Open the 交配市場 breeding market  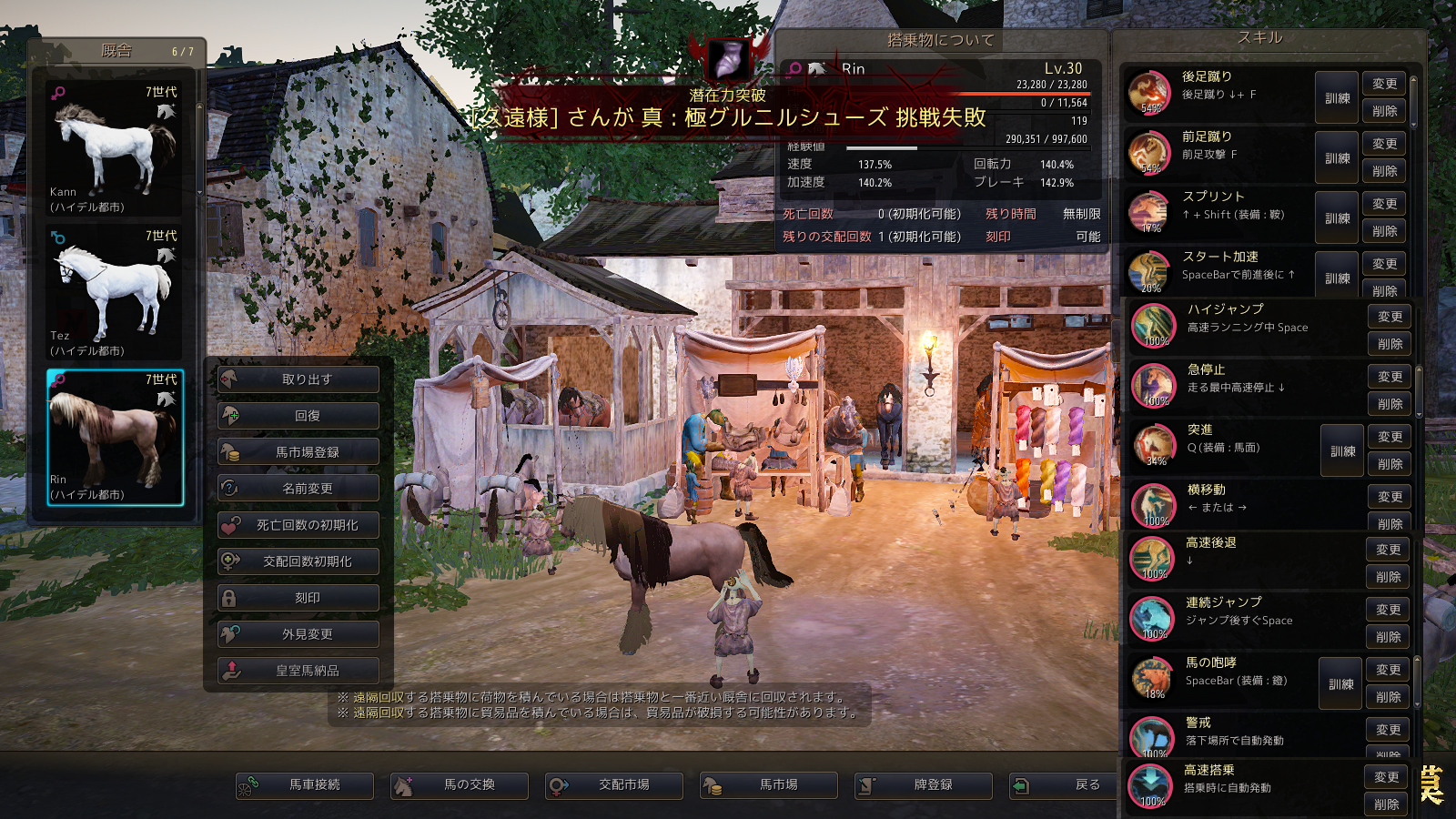point(614,785)
